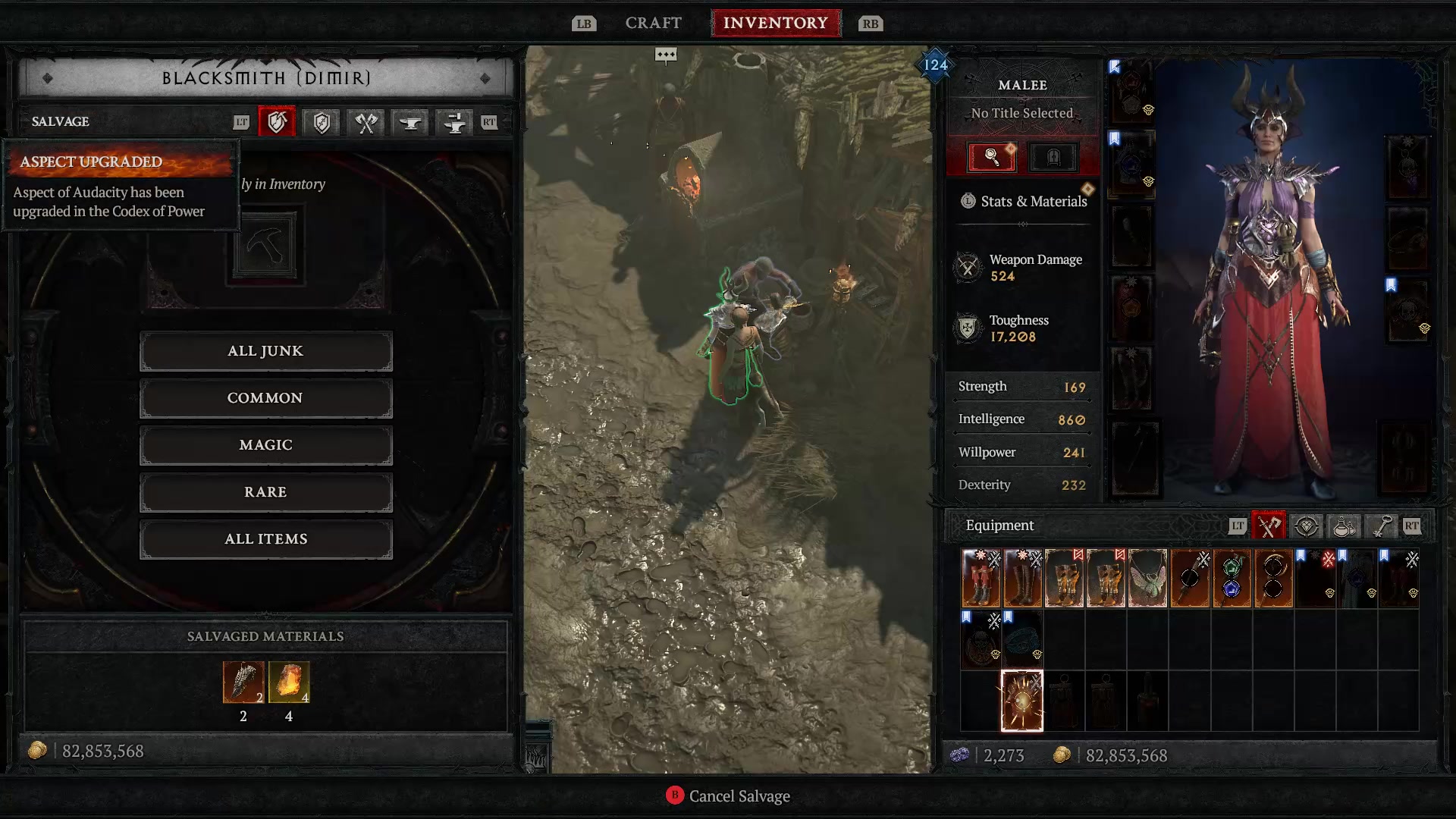Viewport: 1456px width, 819px height.
Task: Click the ALL JUNK salvage button
Action: [x=265, y=350]
